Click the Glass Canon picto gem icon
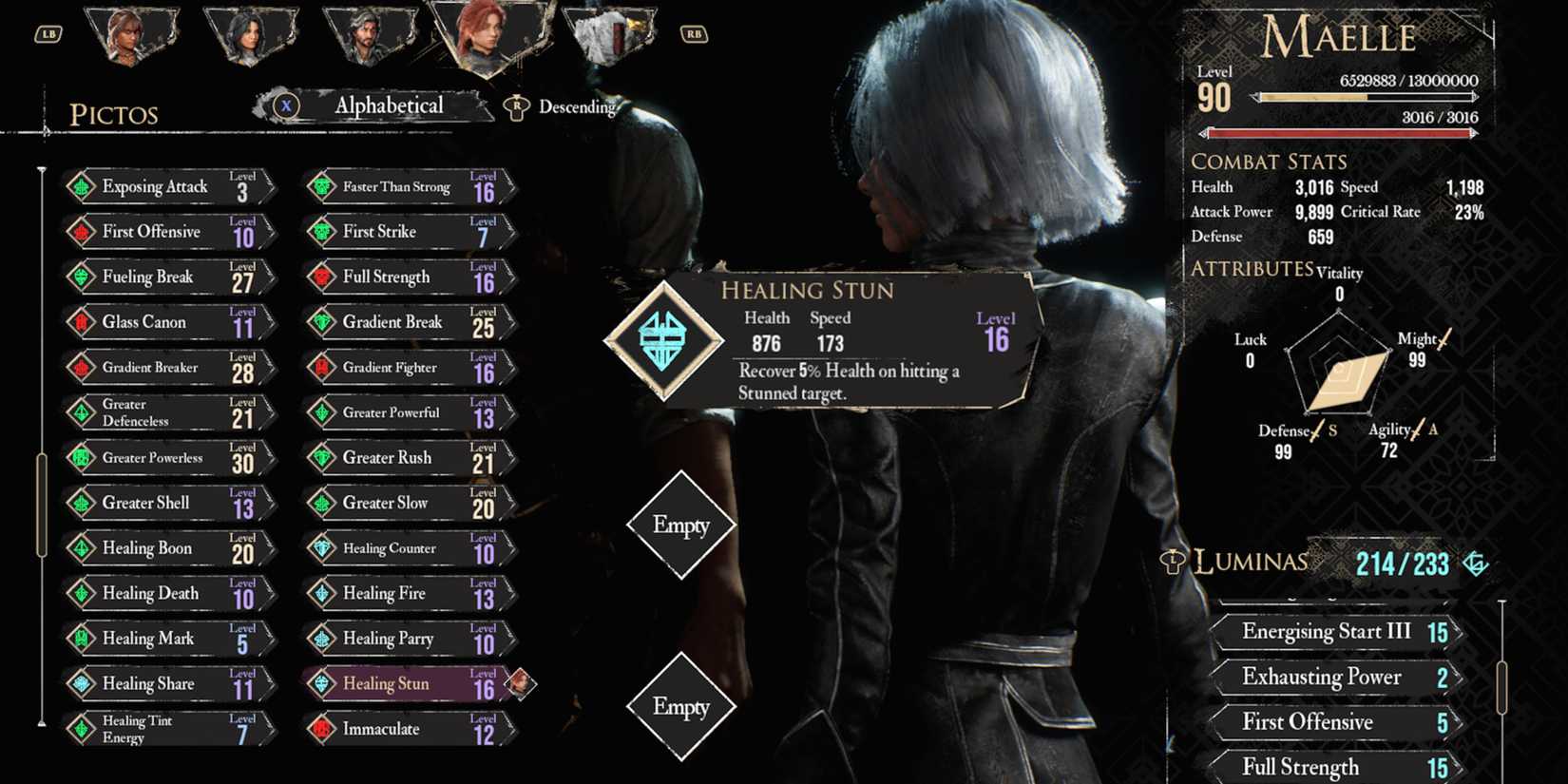 pyautogui.click(x=83, y=322)
